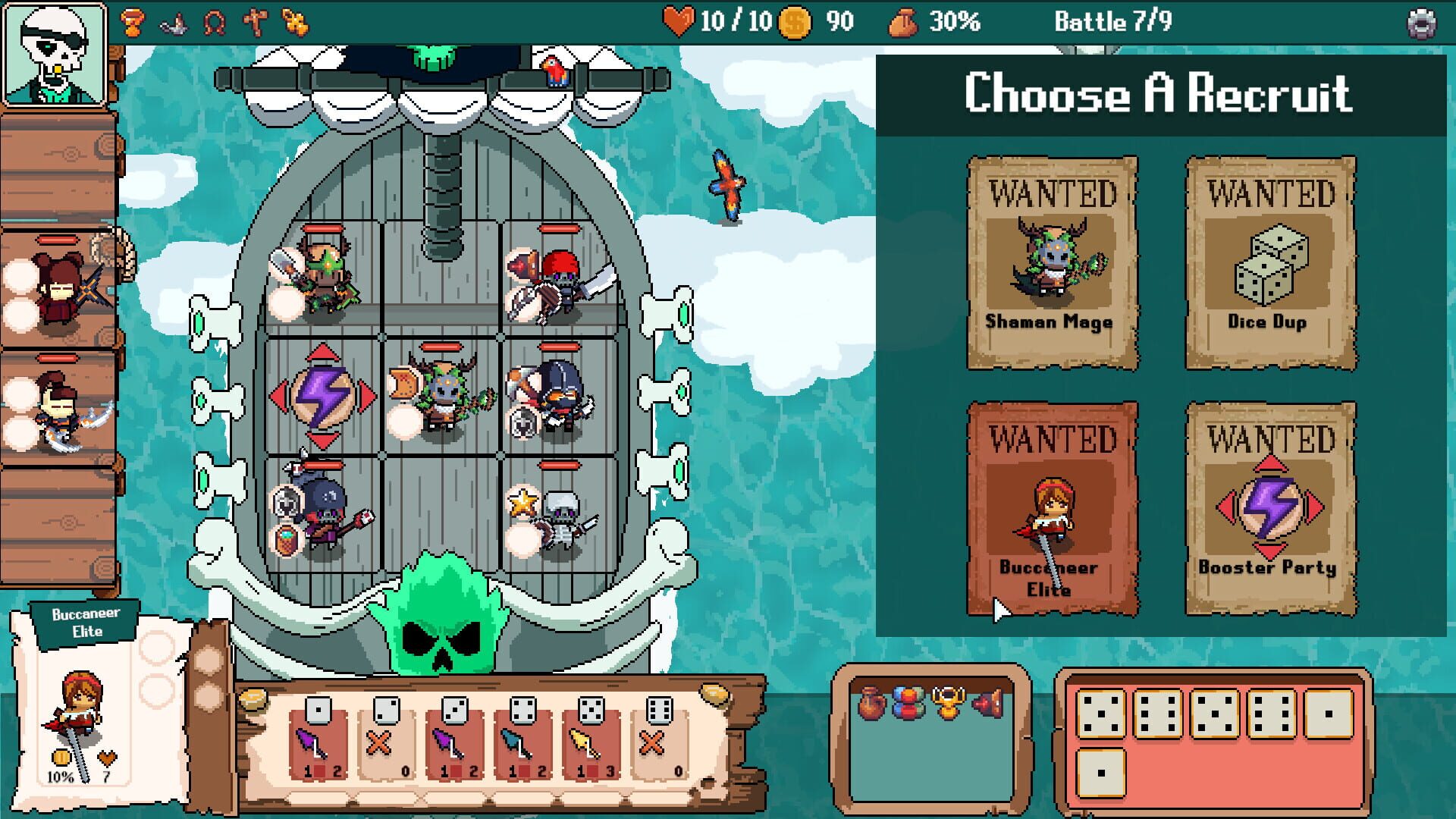Viewport: 1456px width, 819px height.
Task: Recruit the Shaman Mage from its wanted poster
Action: tap(1053, 262)
